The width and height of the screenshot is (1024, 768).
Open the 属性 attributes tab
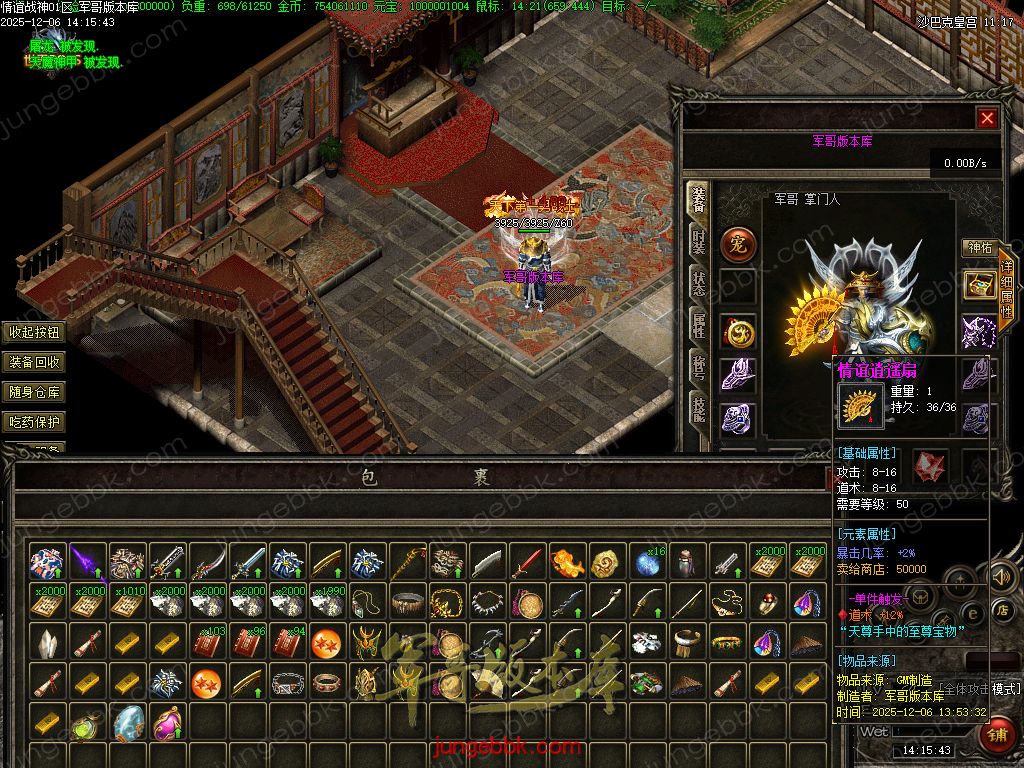point(699,323)
